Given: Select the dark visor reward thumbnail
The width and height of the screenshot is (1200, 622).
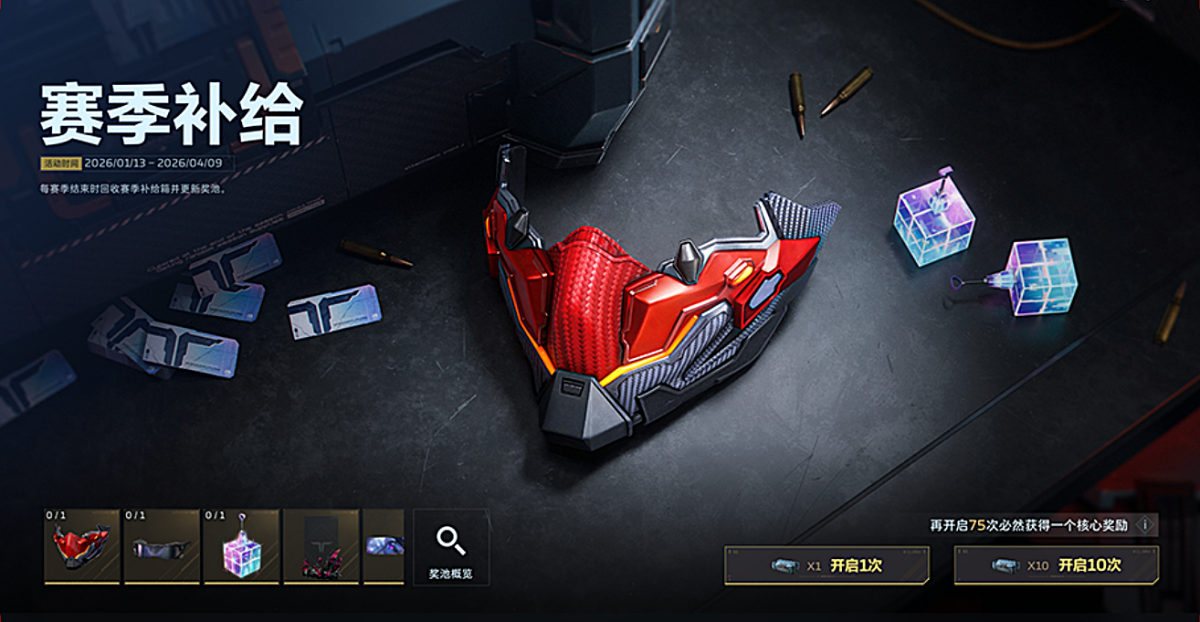Looking at the screenshot, I should [161, 547].
